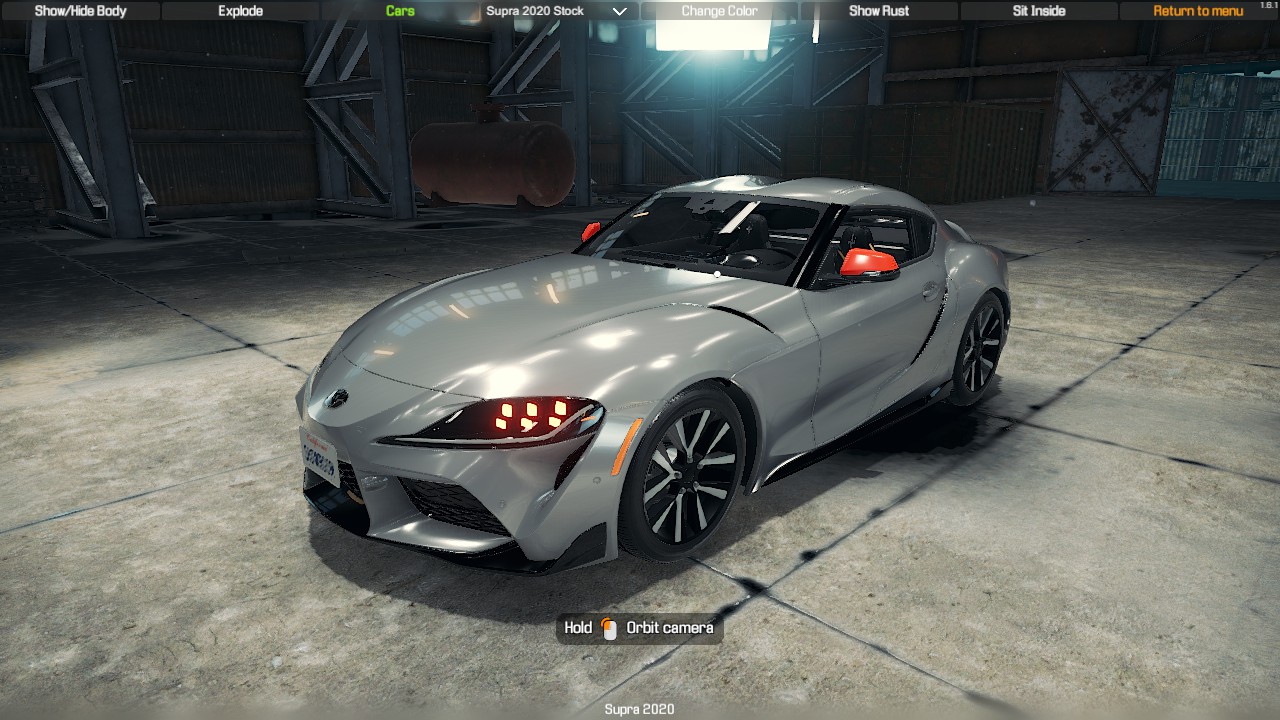Expand the car selection chevron
Image resolution: width=1280 pixels, height=720 pixels.
pyautogui.click(x=619, y=11)
